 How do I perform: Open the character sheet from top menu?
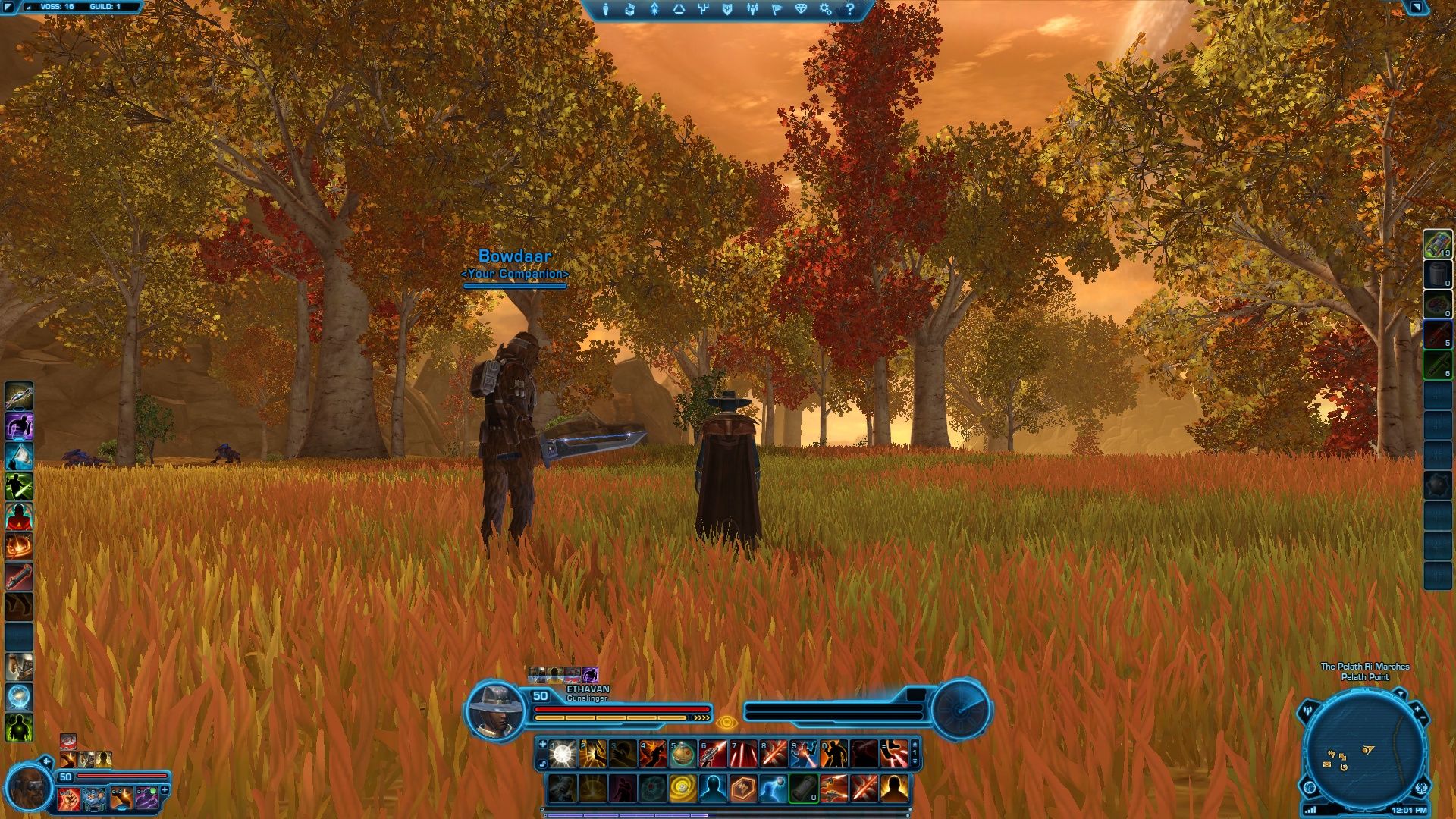(x=606, y=10)
